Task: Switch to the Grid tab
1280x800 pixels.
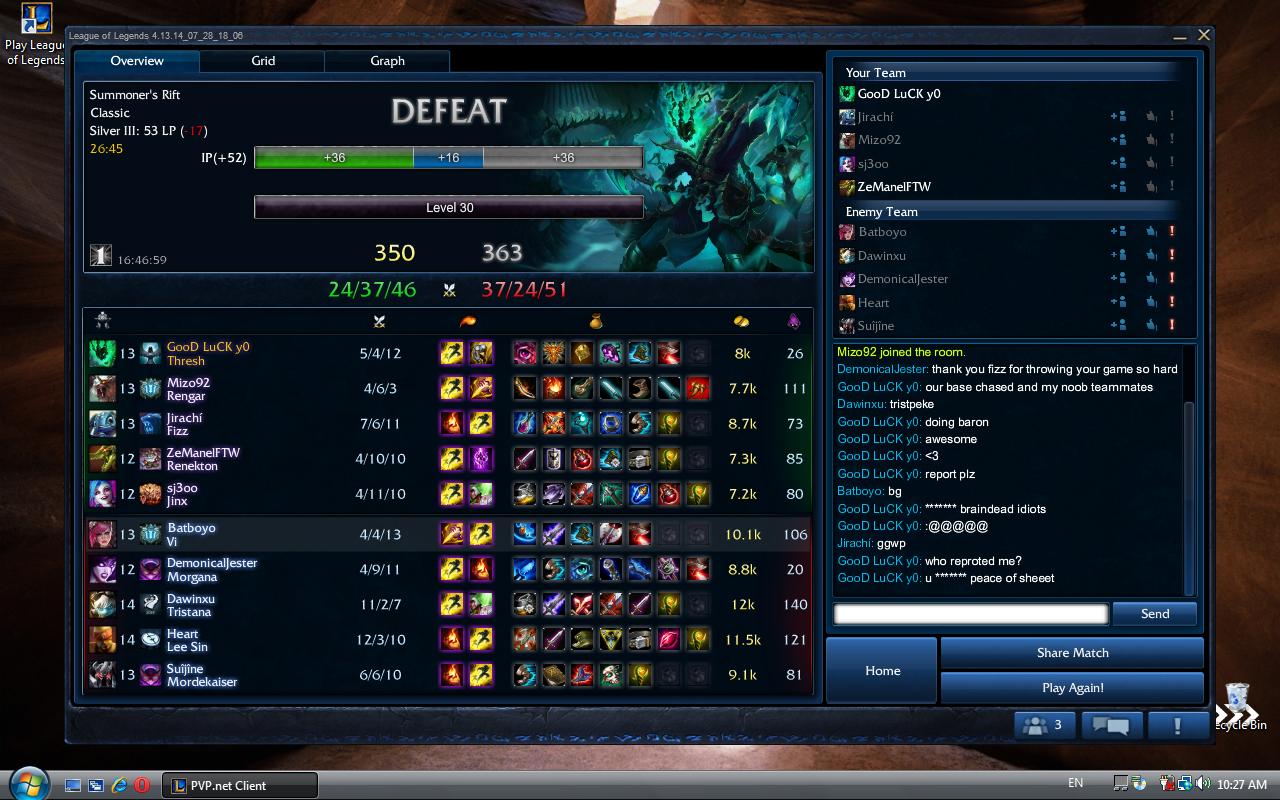Action: (x=263, y=61)
